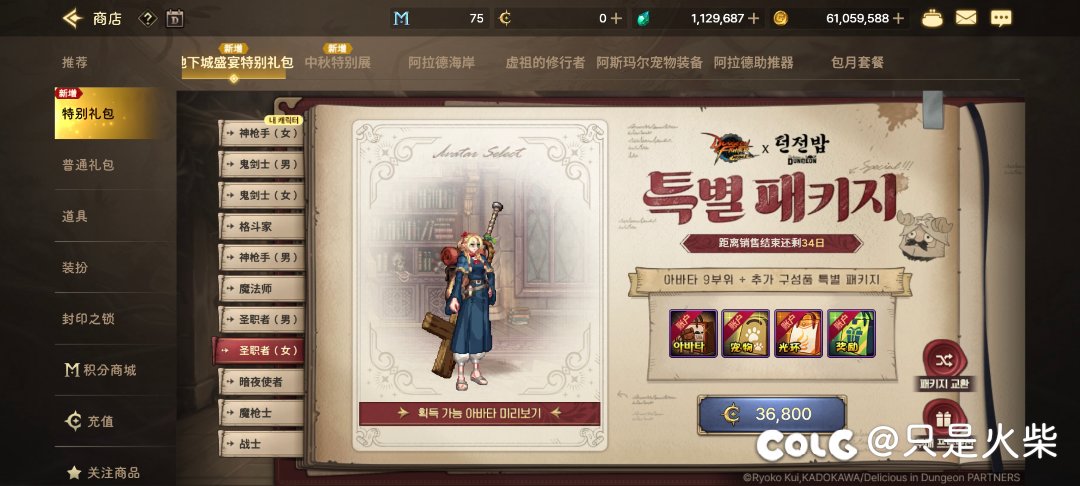
Task: Open the mail envelope icon
Action: [x=966, y=18]
